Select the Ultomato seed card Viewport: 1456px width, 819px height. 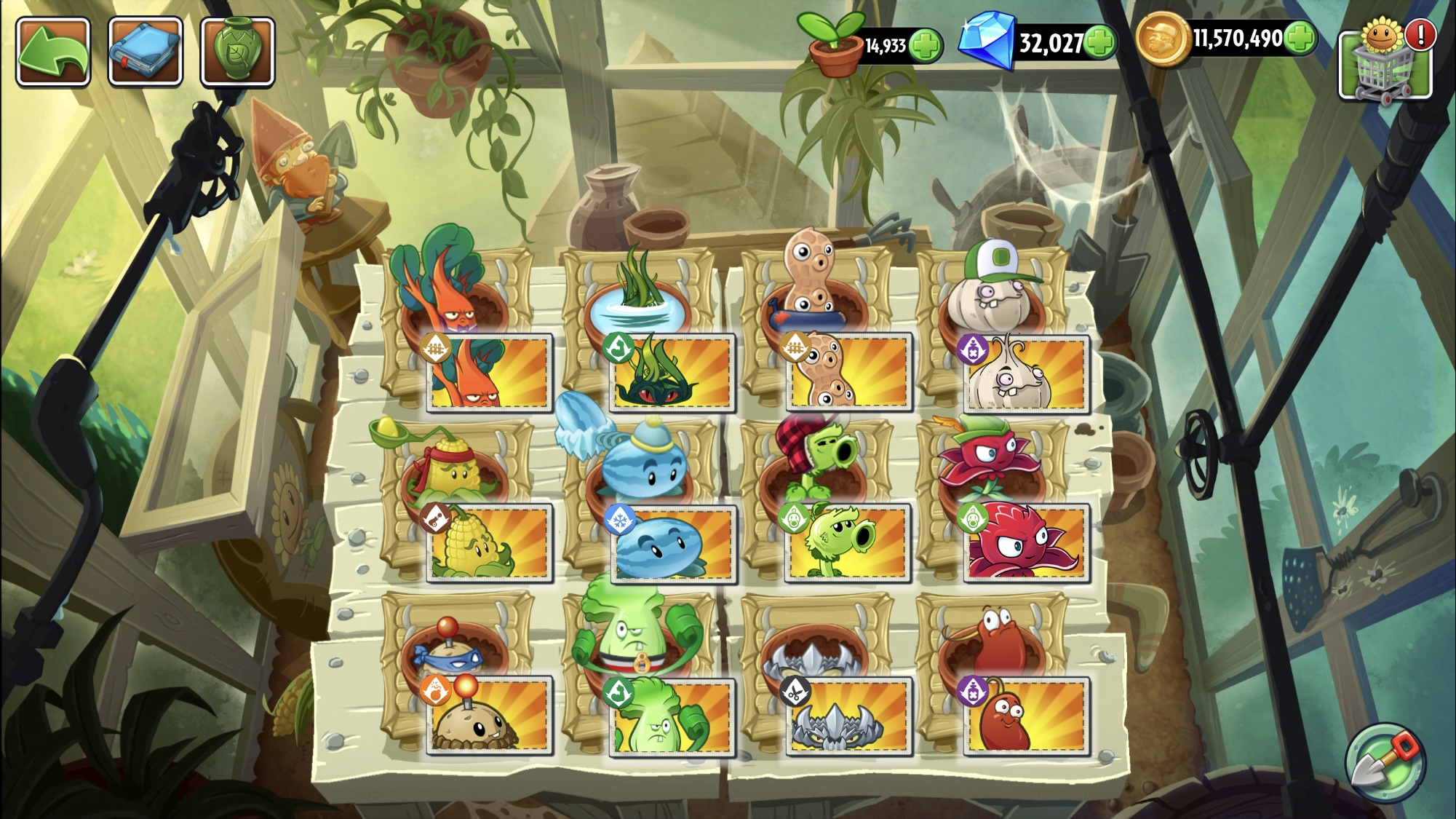[489, 373]
